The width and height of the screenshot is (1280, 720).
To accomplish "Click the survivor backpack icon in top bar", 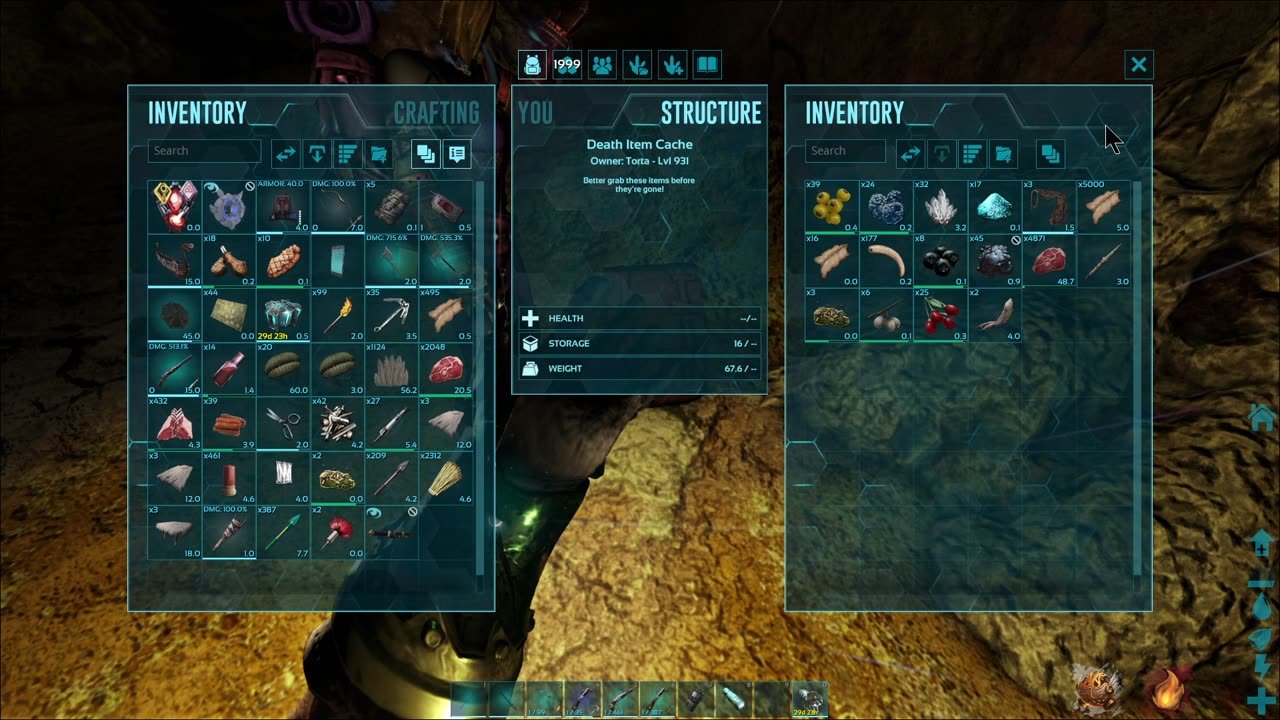I will click(x=532, y=65).
